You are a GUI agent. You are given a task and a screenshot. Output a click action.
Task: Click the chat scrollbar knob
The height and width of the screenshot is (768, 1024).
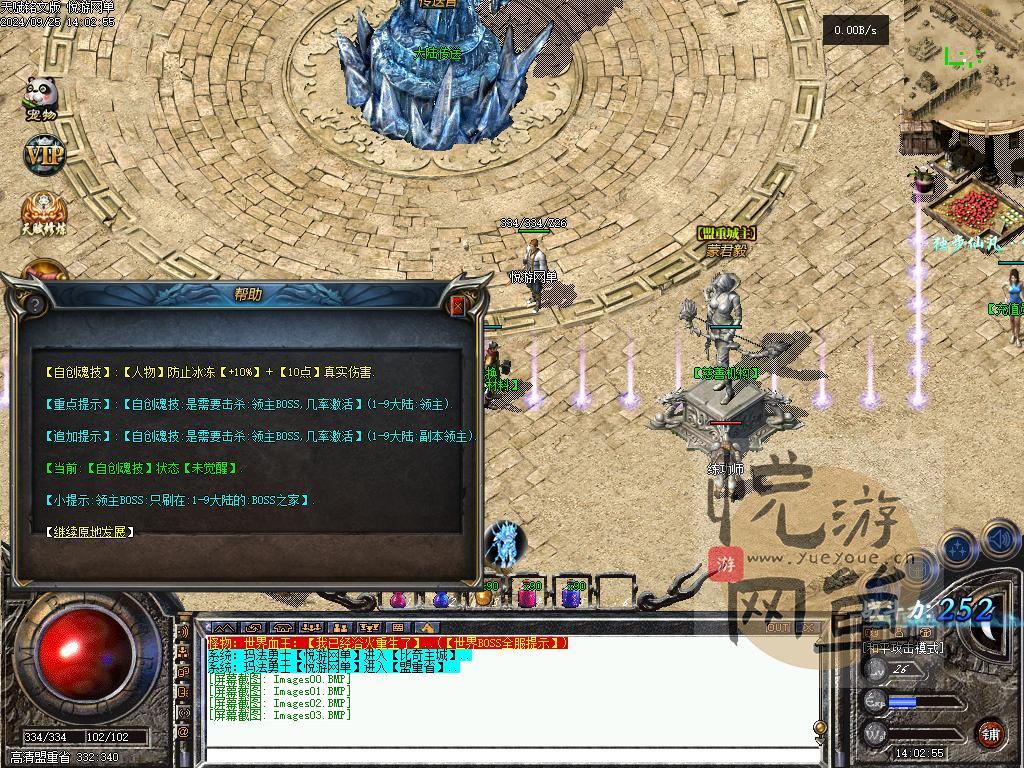820,727
